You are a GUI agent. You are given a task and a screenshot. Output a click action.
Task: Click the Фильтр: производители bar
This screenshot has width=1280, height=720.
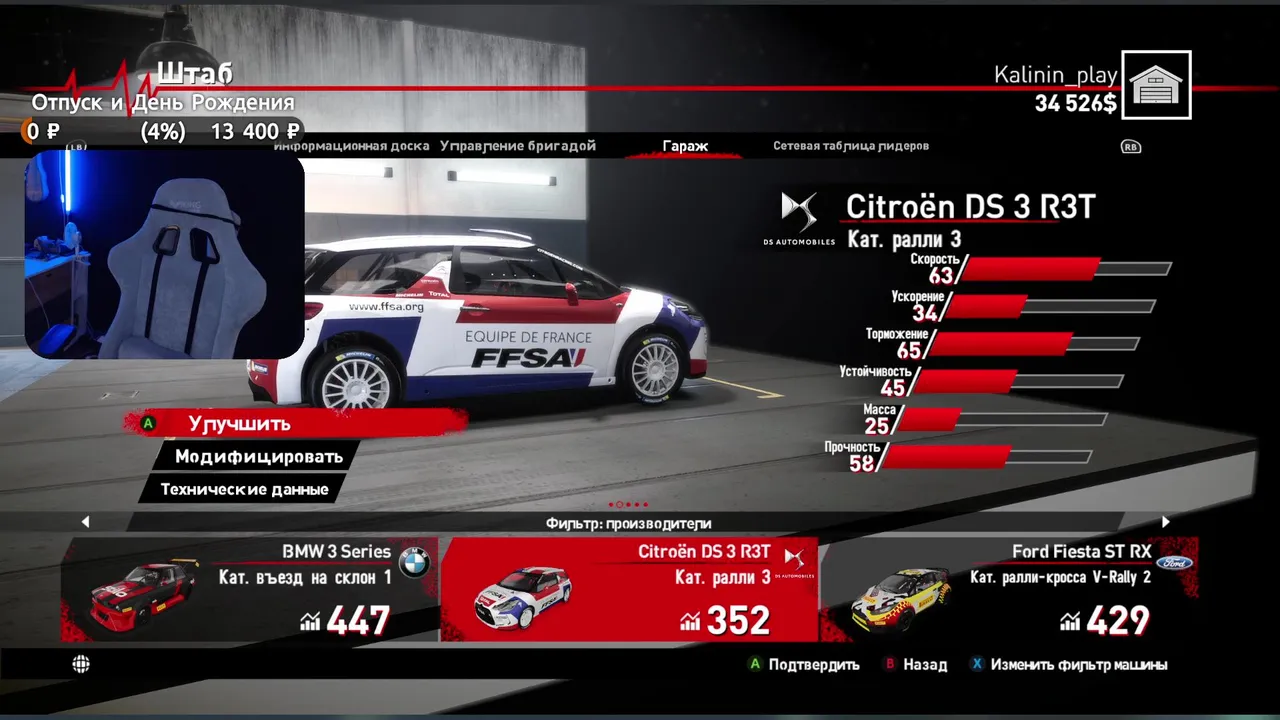628,523
